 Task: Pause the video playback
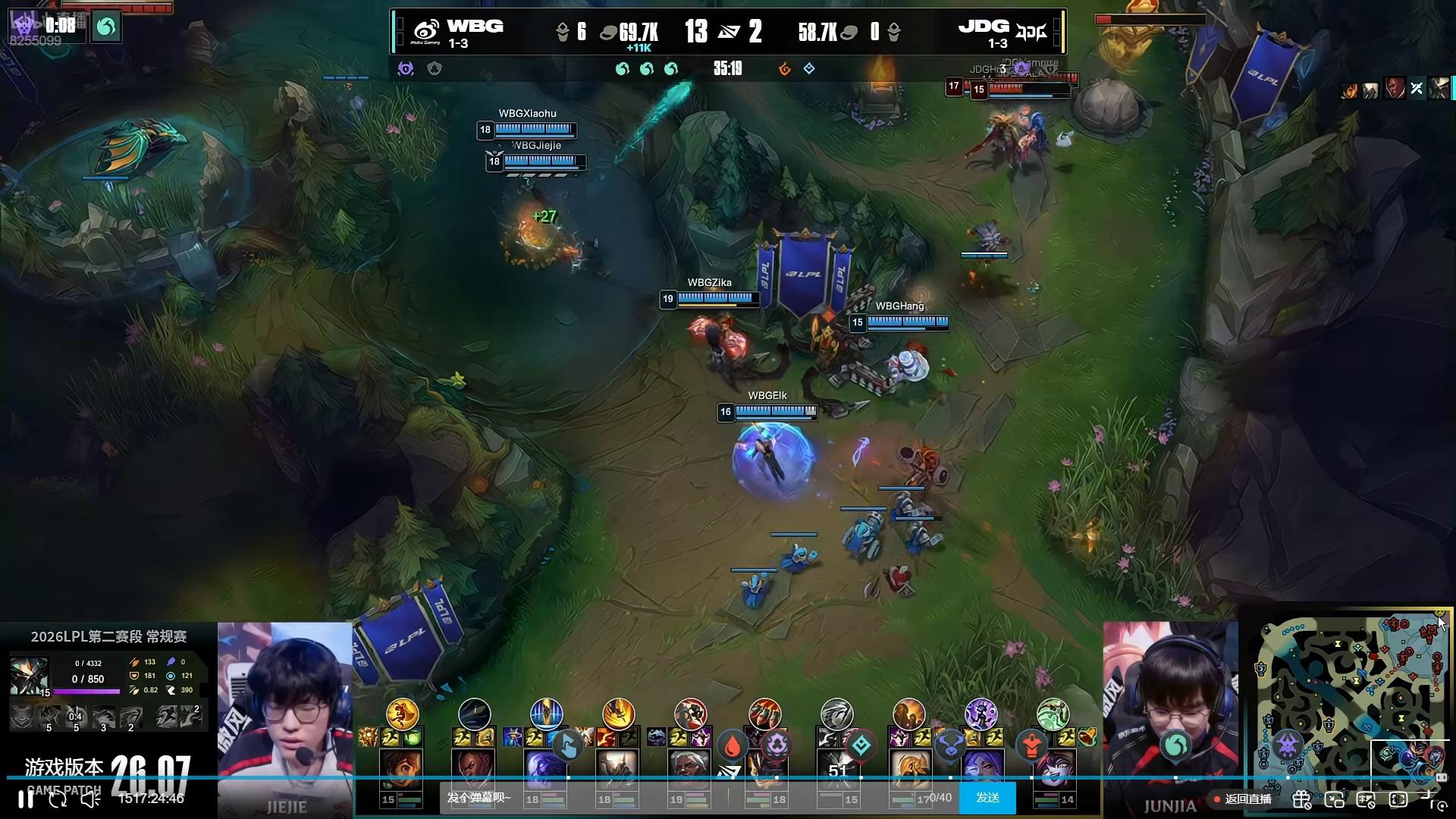click(x=25, y=799)
